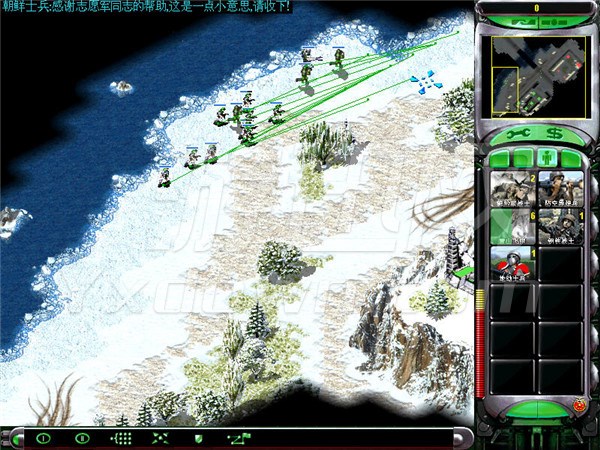Click the flag waypoint command button

point(238,438)
